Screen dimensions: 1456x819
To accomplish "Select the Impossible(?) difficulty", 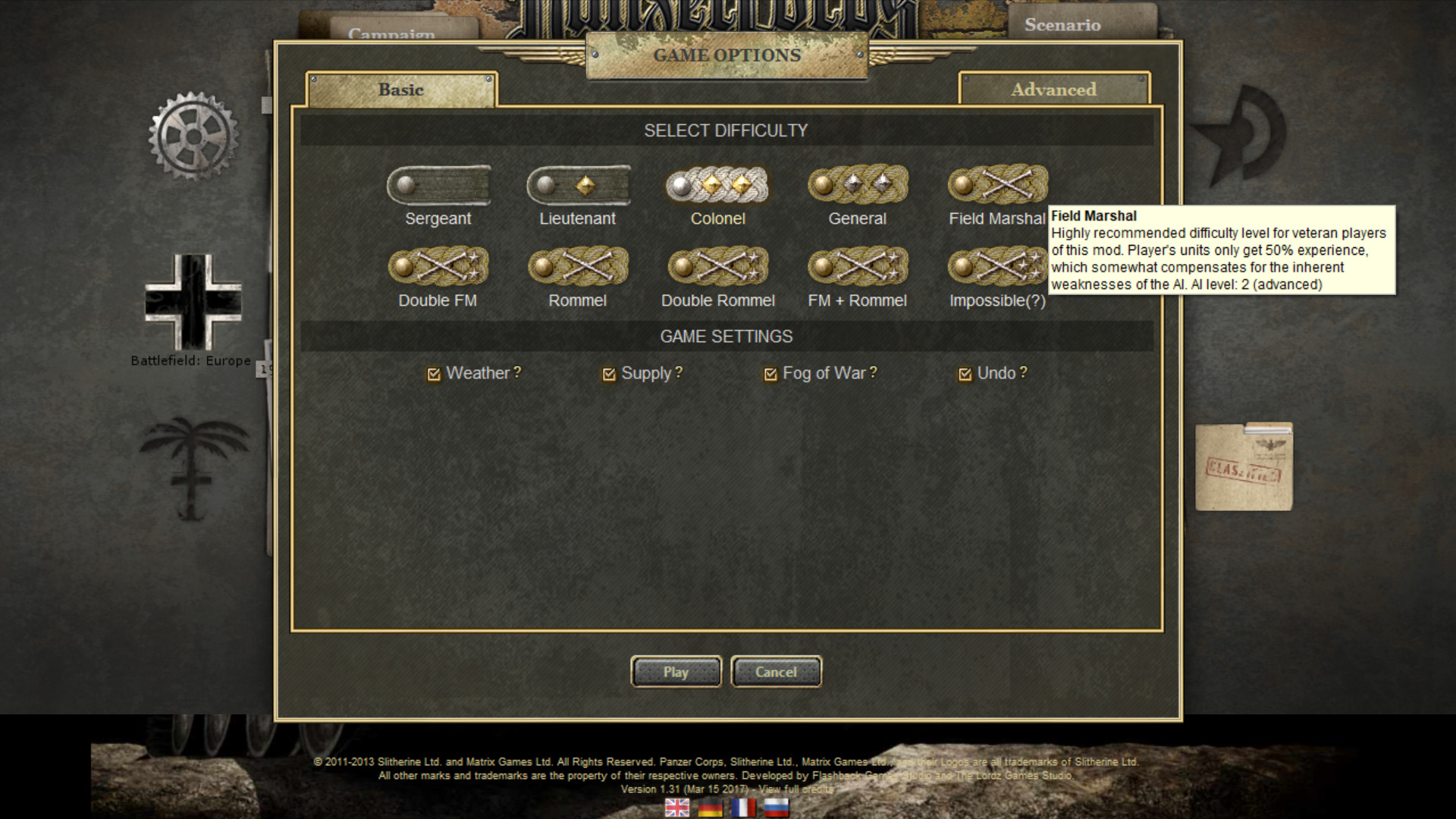I will 996,267.
